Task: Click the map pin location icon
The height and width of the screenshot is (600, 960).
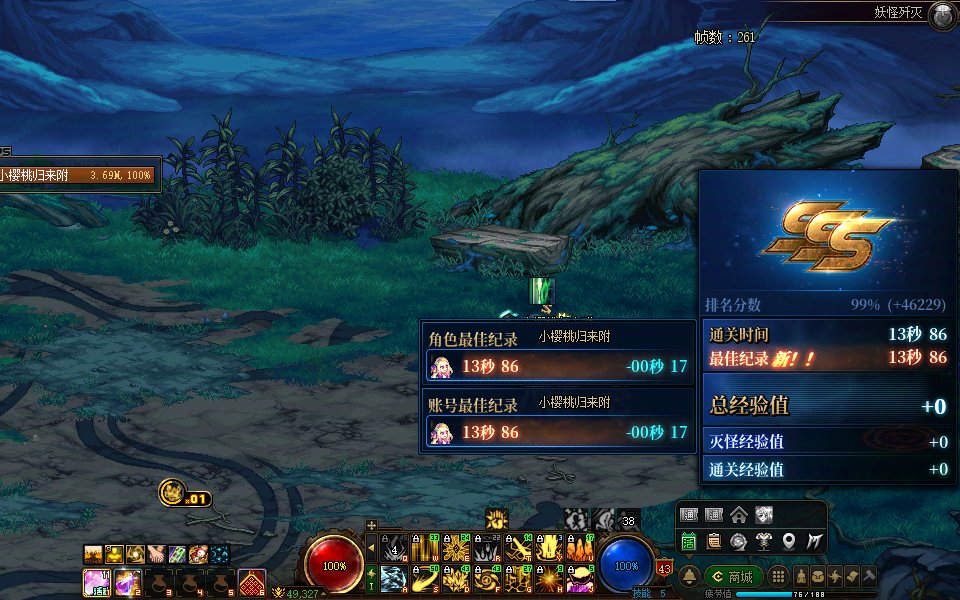Action: click(x=789, y=541)
